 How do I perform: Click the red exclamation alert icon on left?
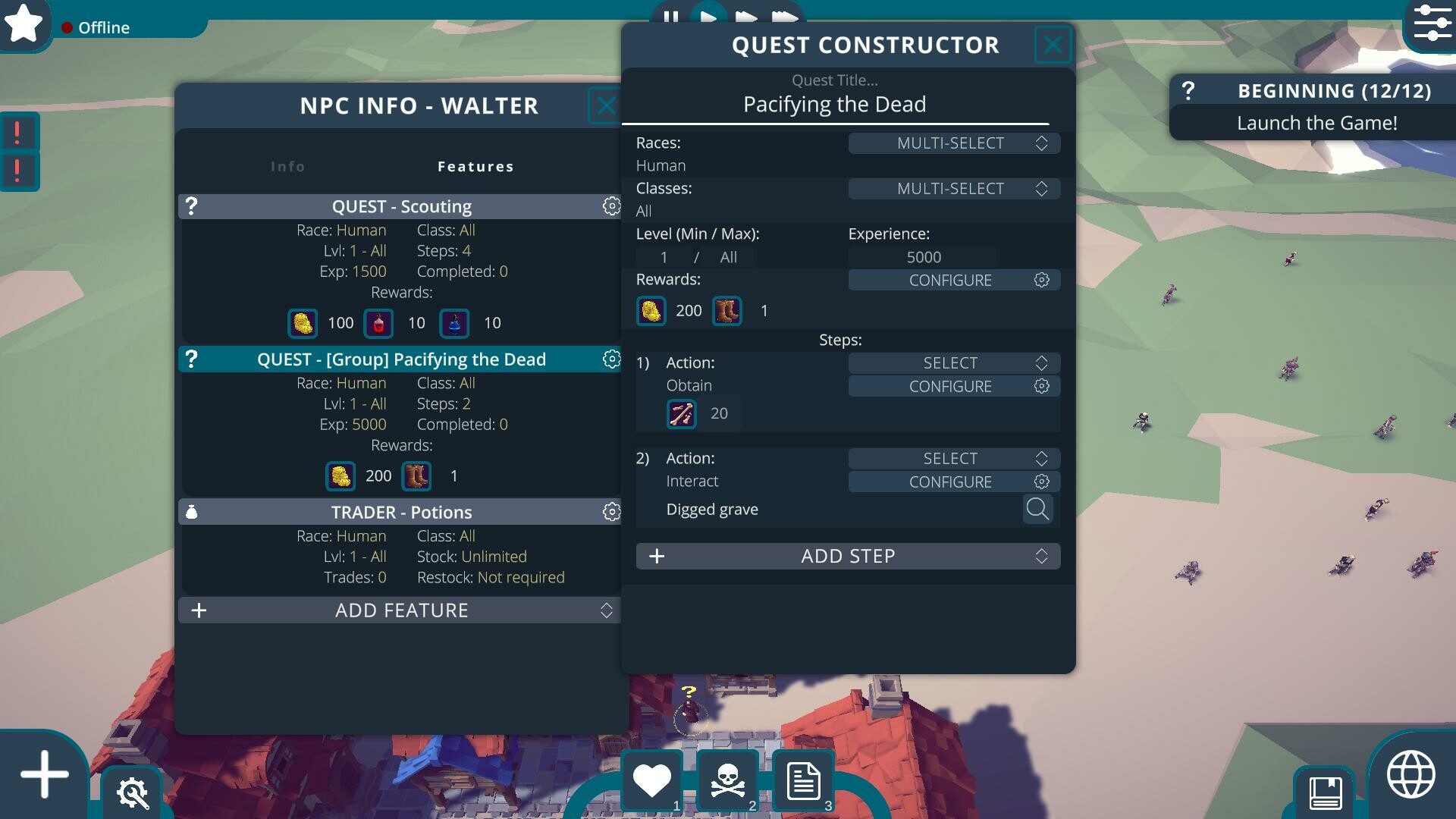point(18,131)
